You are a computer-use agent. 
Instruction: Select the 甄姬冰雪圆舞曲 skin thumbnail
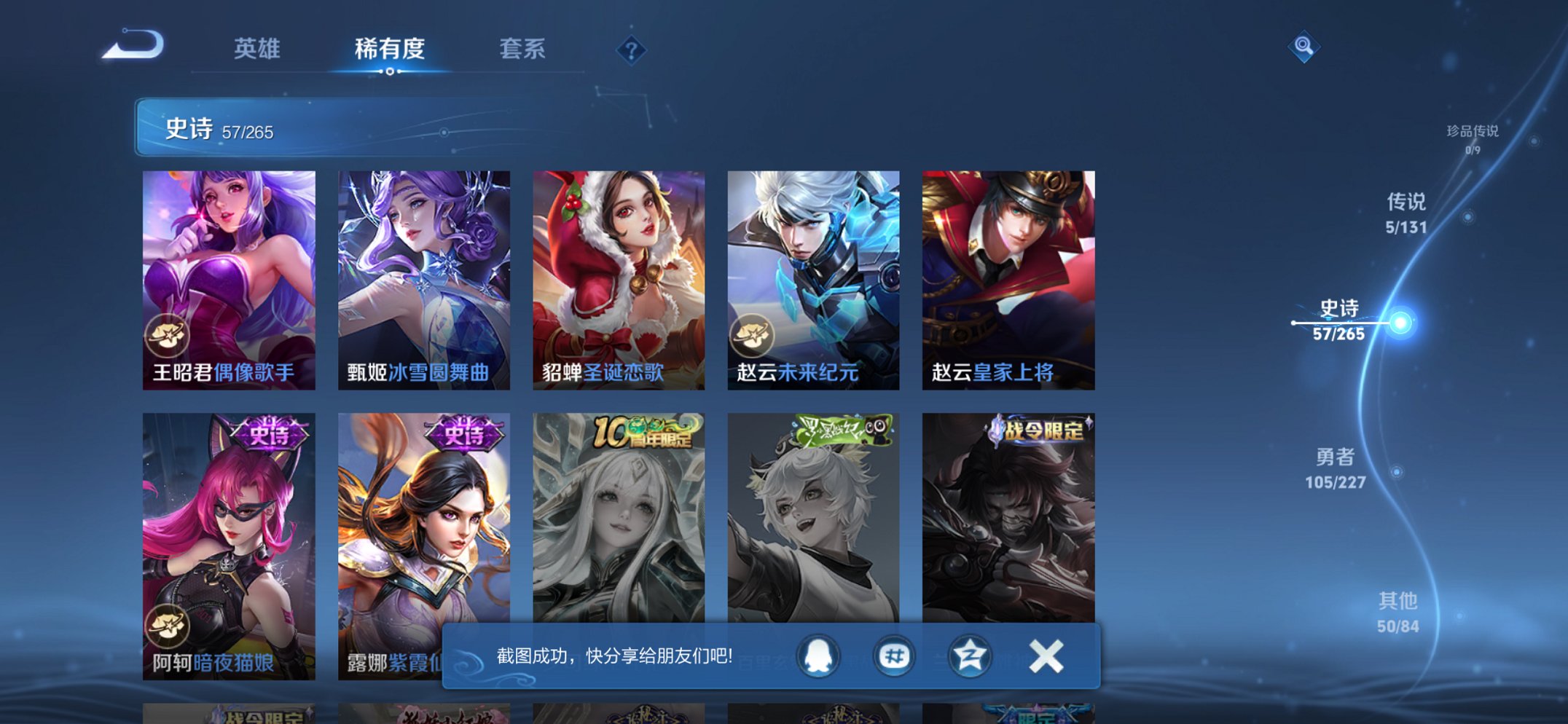(425, 273)
